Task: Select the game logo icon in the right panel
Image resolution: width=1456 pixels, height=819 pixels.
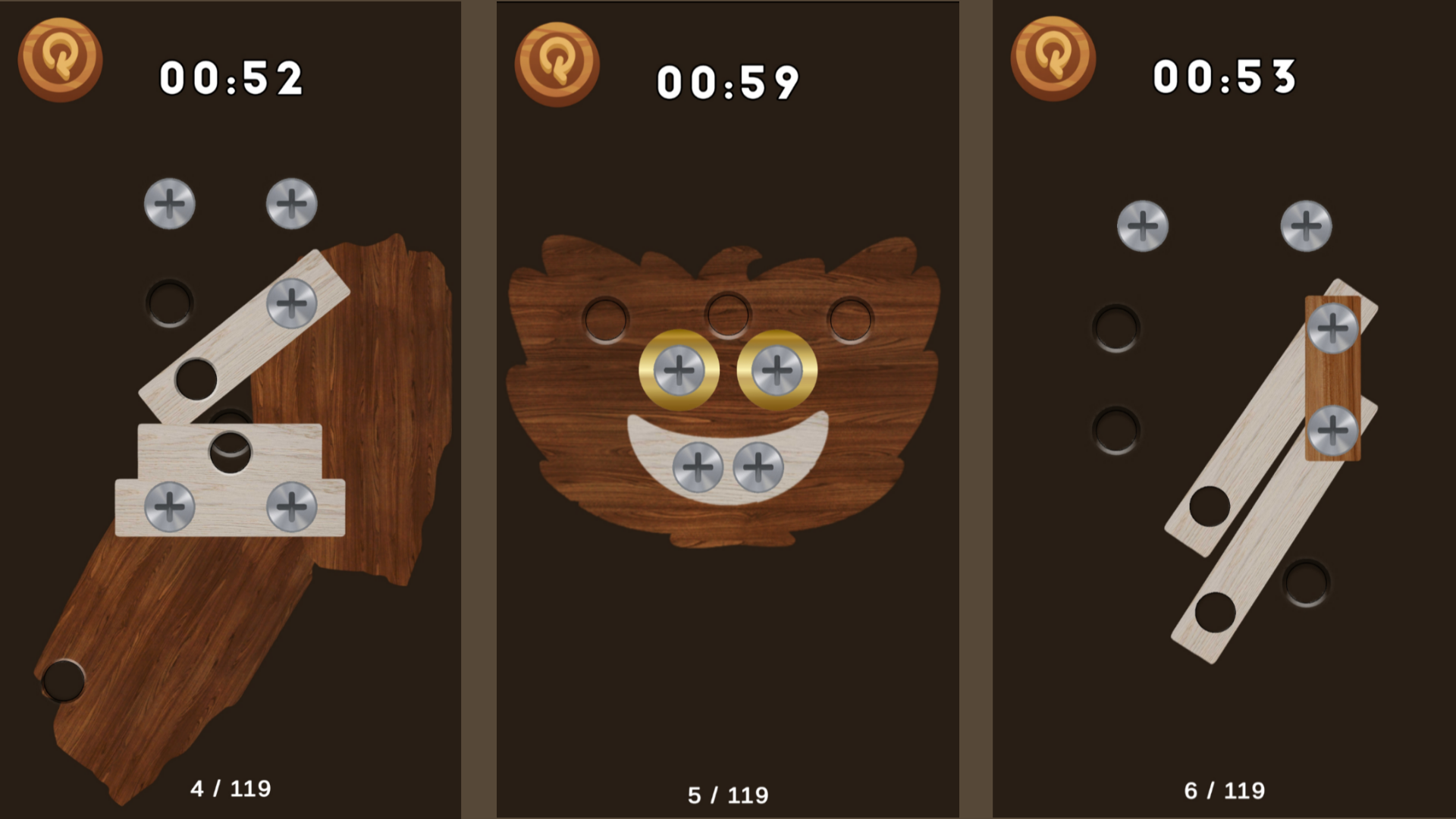Action: [1054, 58]
